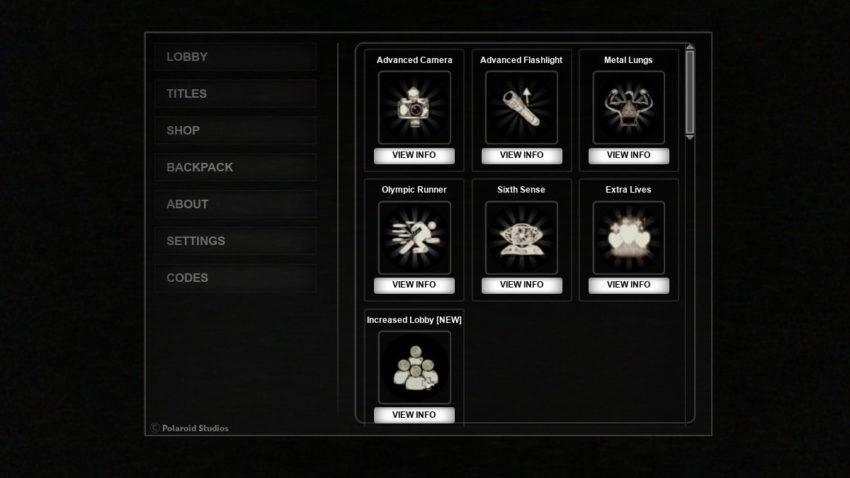Choose the Metal Lungs icon
This screenshot has height=478, width=850.
click(x=628, y=107)
